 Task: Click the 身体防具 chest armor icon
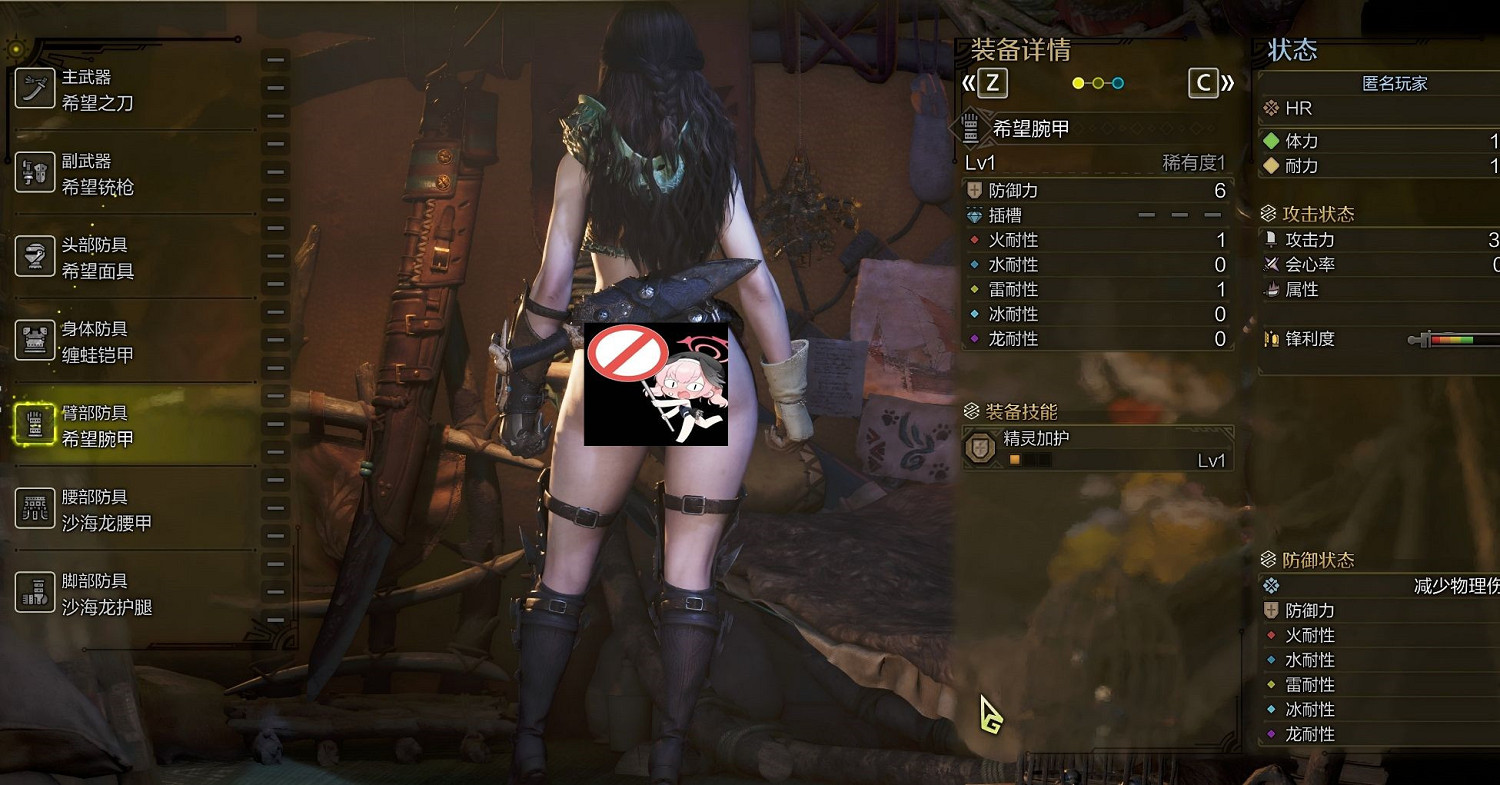(x=36, y=341)
